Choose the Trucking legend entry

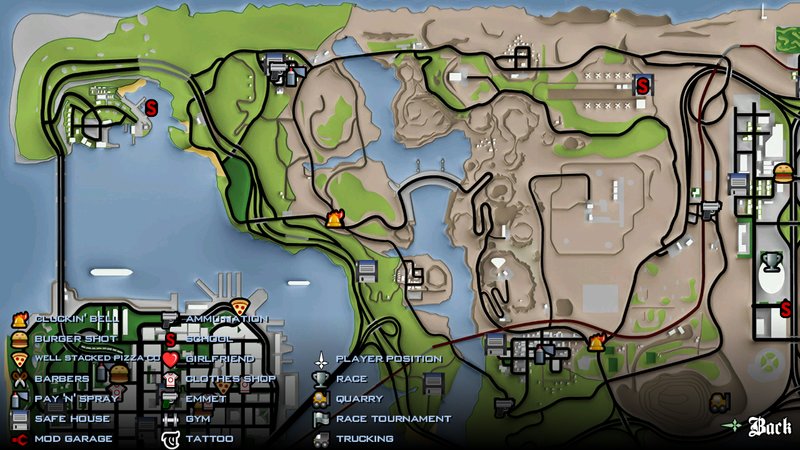pyautogui.click(x=364, y=438)
